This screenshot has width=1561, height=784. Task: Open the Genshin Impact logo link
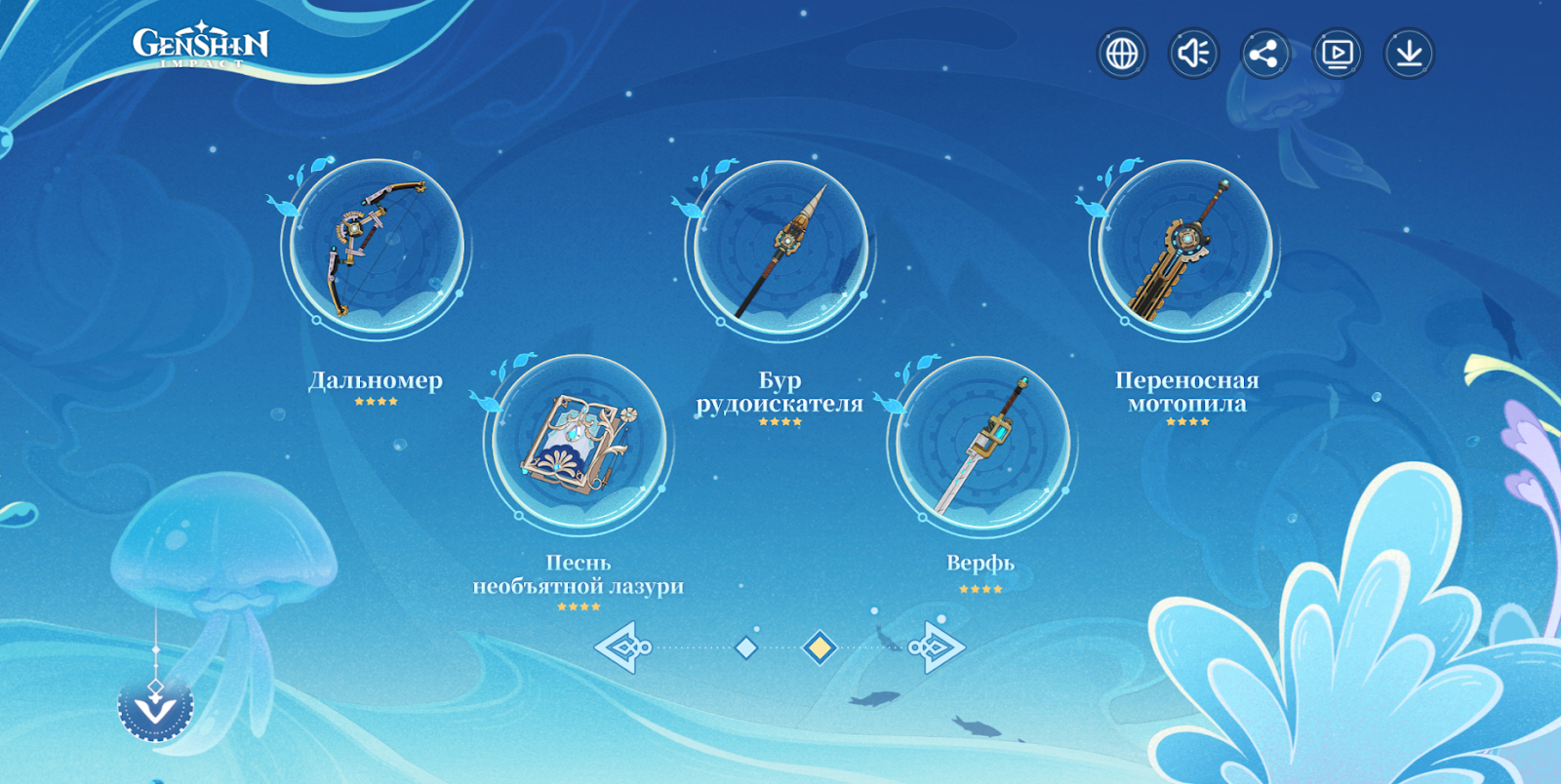(x=201, y=47)
